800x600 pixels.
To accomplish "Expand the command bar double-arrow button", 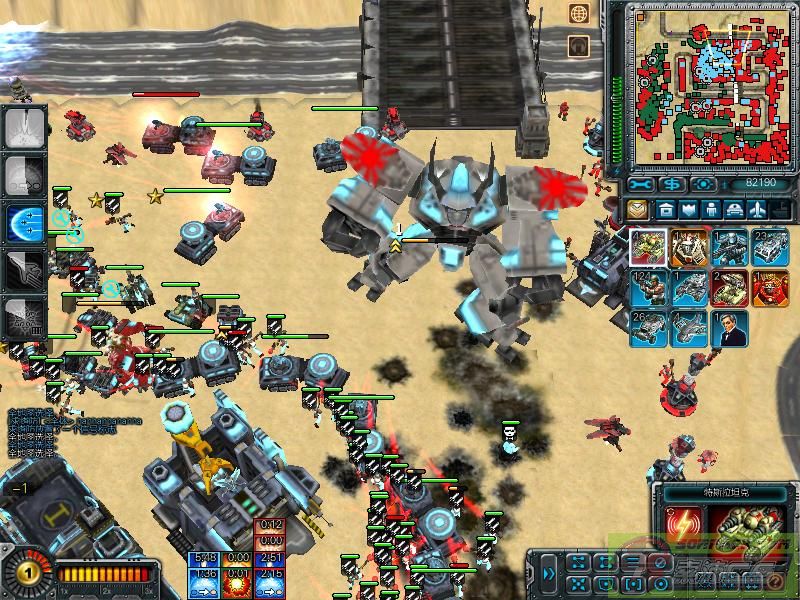I will pyautogui.click(x=549, y=574).
